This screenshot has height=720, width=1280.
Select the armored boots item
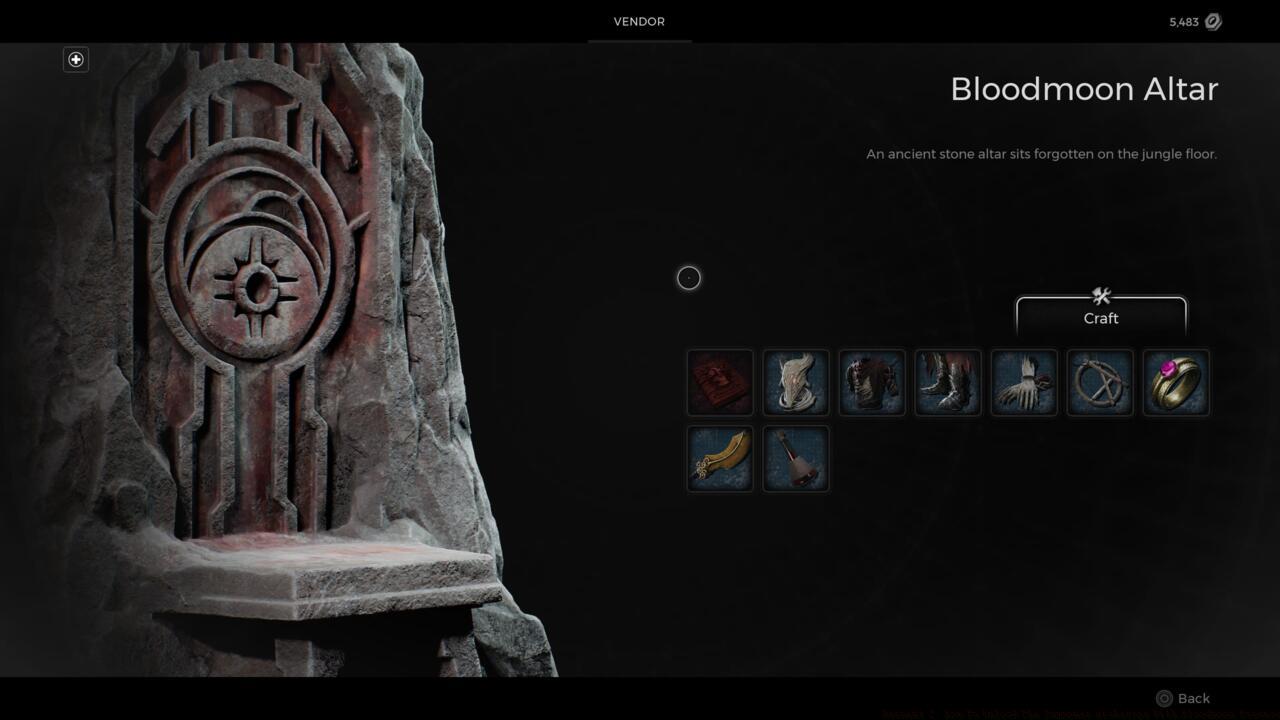click(947, 382)
